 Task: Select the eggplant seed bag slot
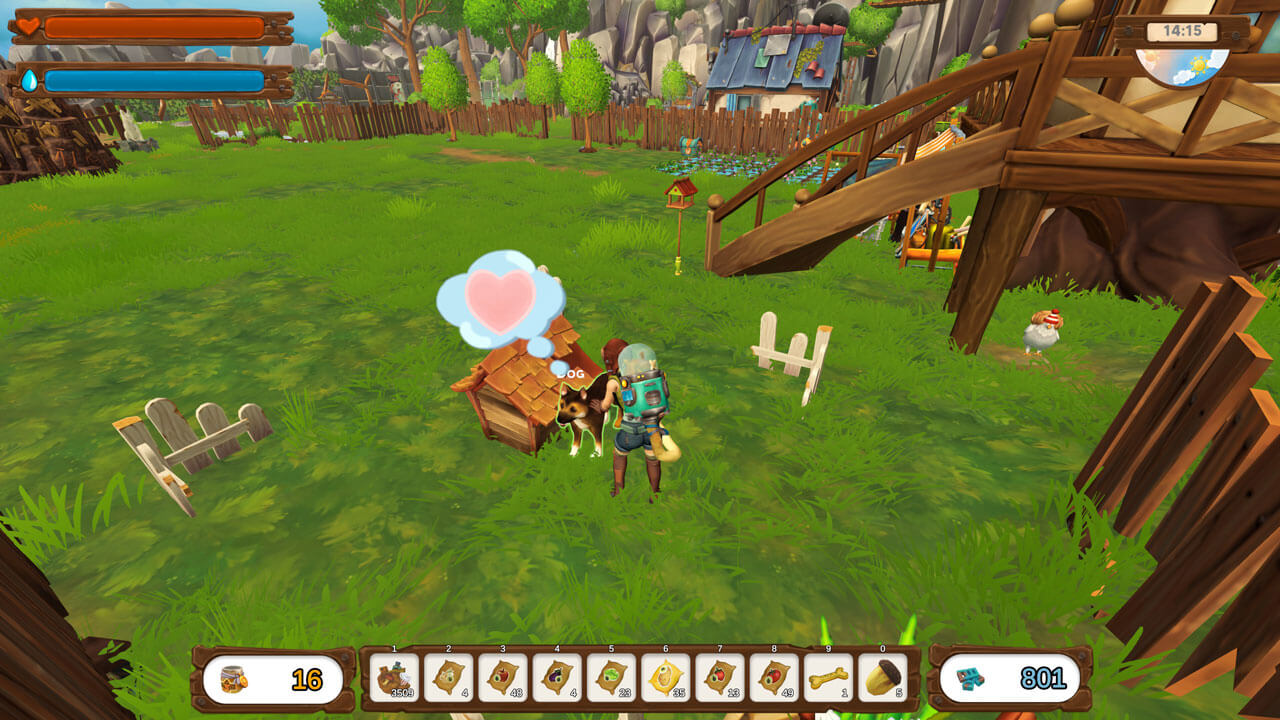pos(556,678)
